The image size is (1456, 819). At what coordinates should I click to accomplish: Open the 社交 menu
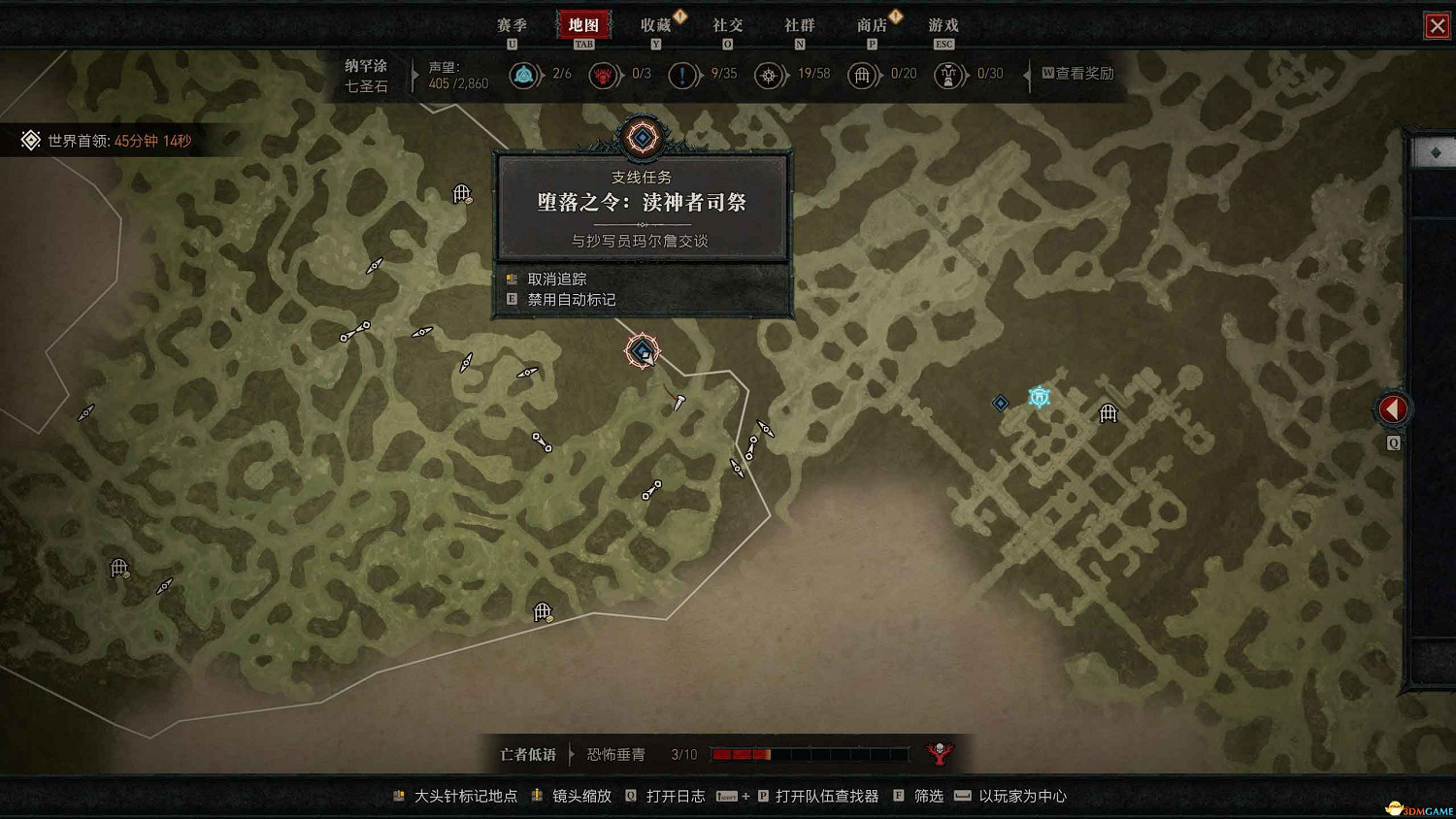pyautogui.click(x=727, y=25)
